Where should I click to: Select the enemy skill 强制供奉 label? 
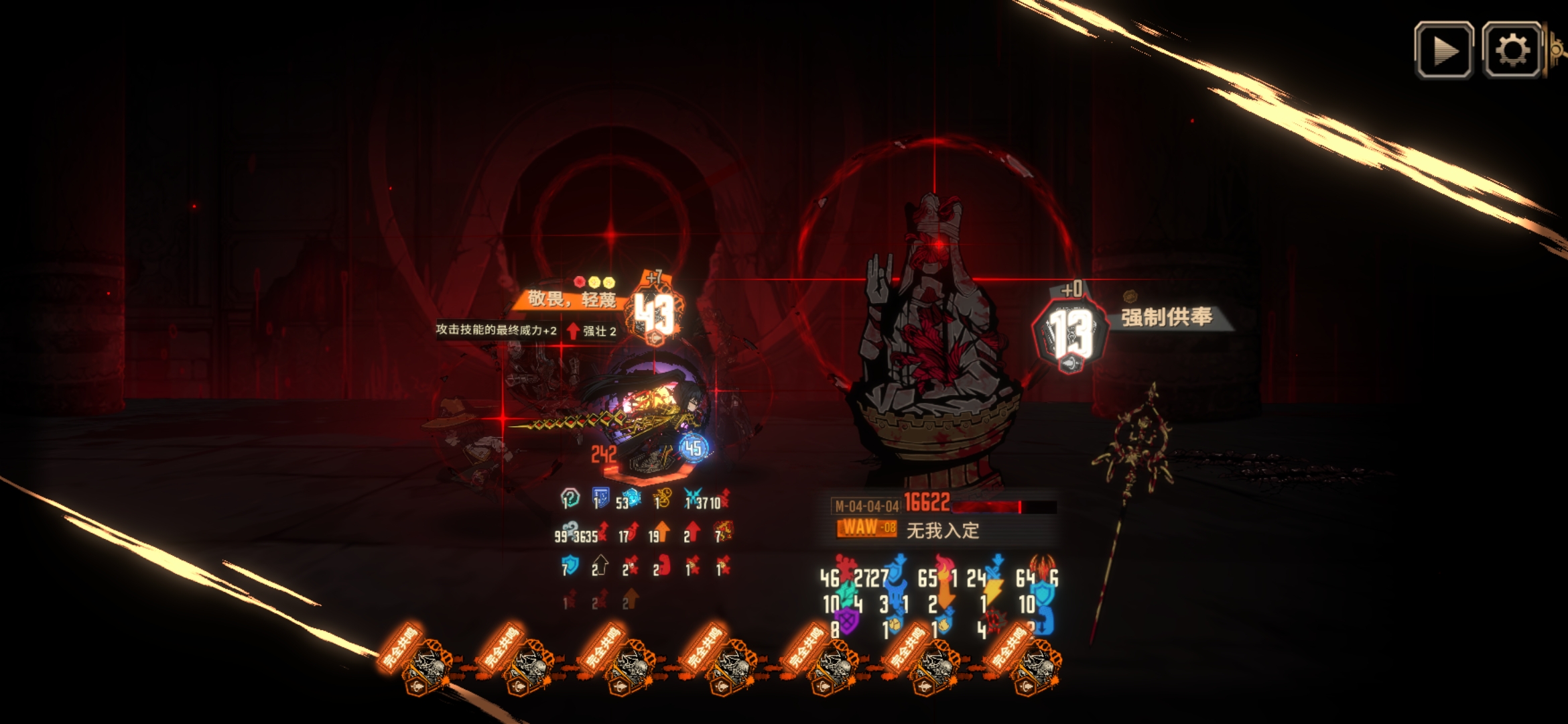click(x=1167, y=317)
